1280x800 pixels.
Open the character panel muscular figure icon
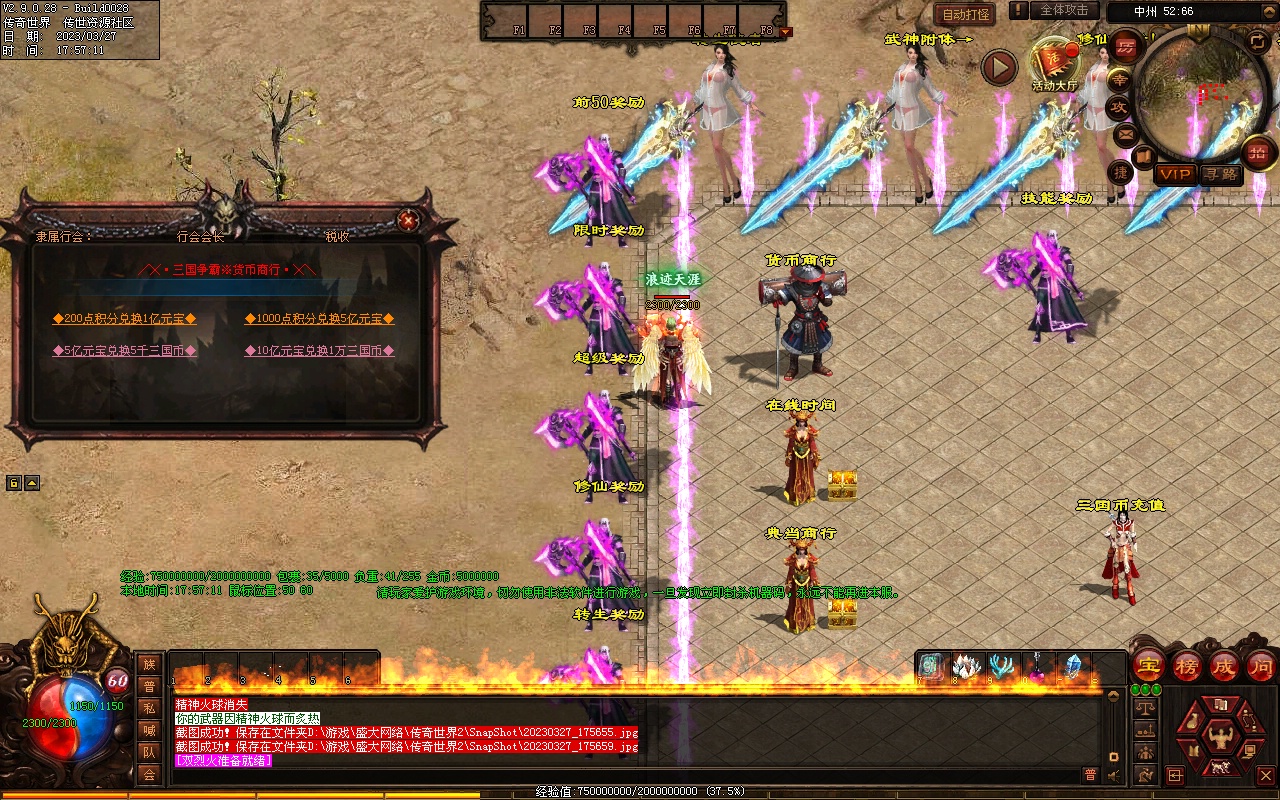click(x=1219, y=738)
